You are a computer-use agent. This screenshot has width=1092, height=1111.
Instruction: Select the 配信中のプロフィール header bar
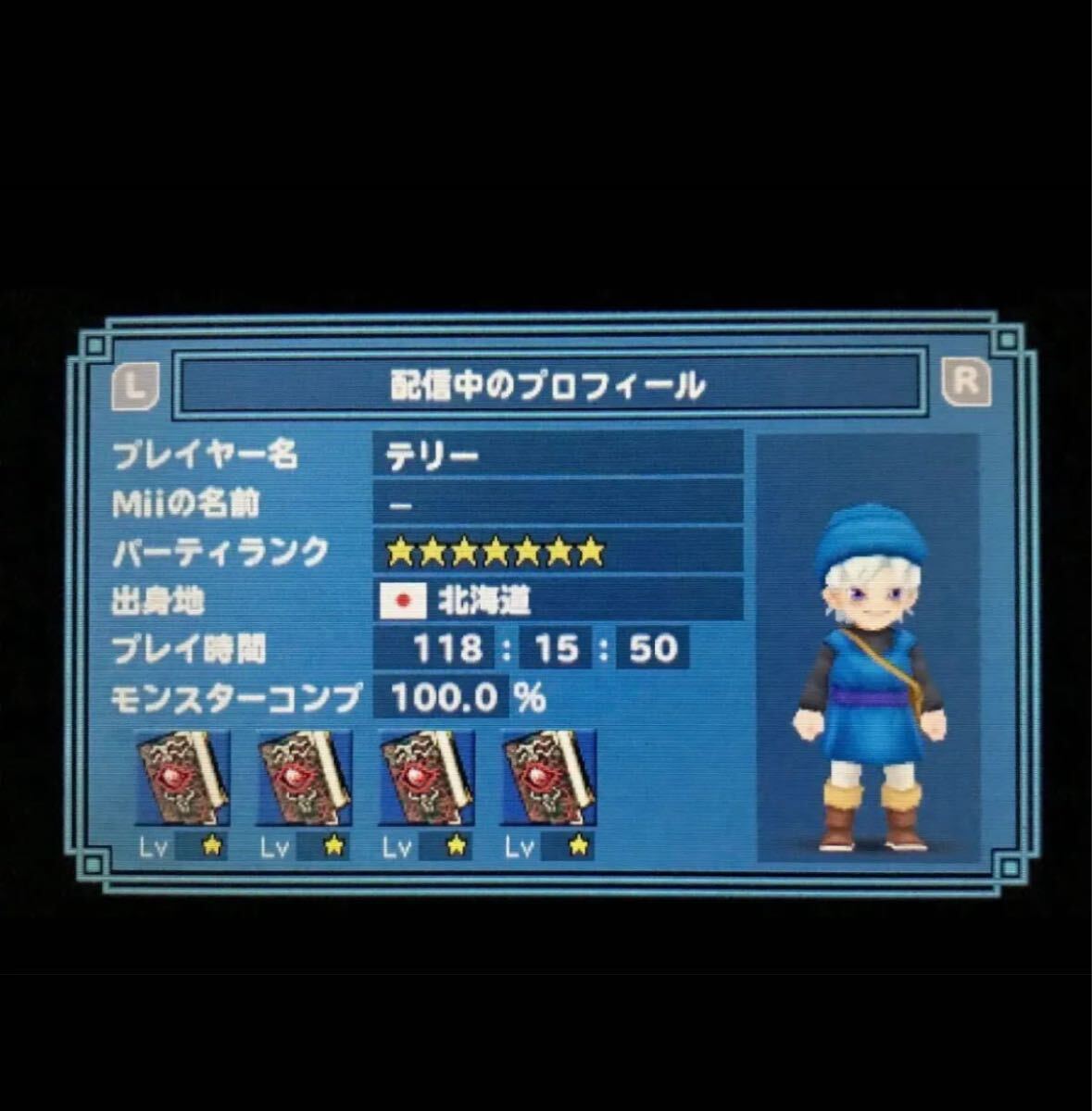548,384
